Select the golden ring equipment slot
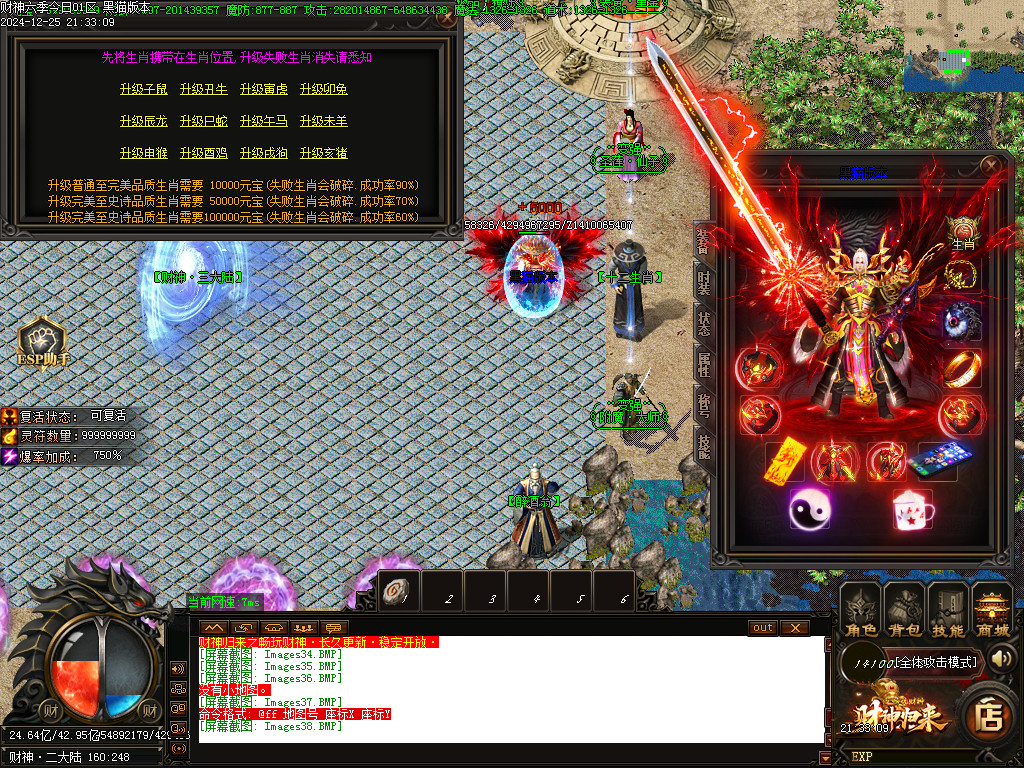The width and height of the screenshot is (1024, 768). [962, 368]
